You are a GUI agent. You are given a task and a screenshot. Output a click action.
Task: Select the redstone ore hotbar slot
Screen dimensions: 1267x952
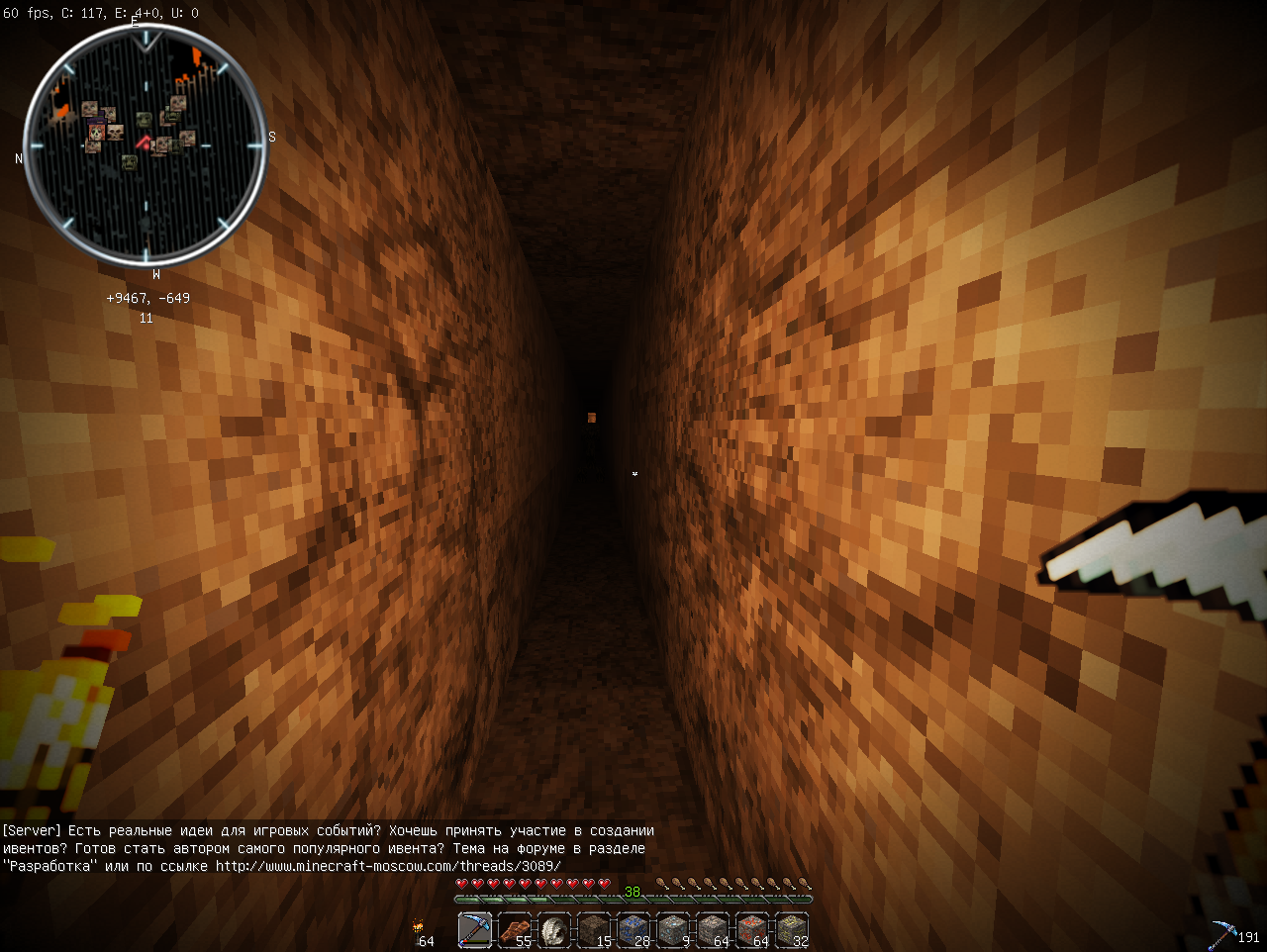pyautogui.click(x=752, y=930)
